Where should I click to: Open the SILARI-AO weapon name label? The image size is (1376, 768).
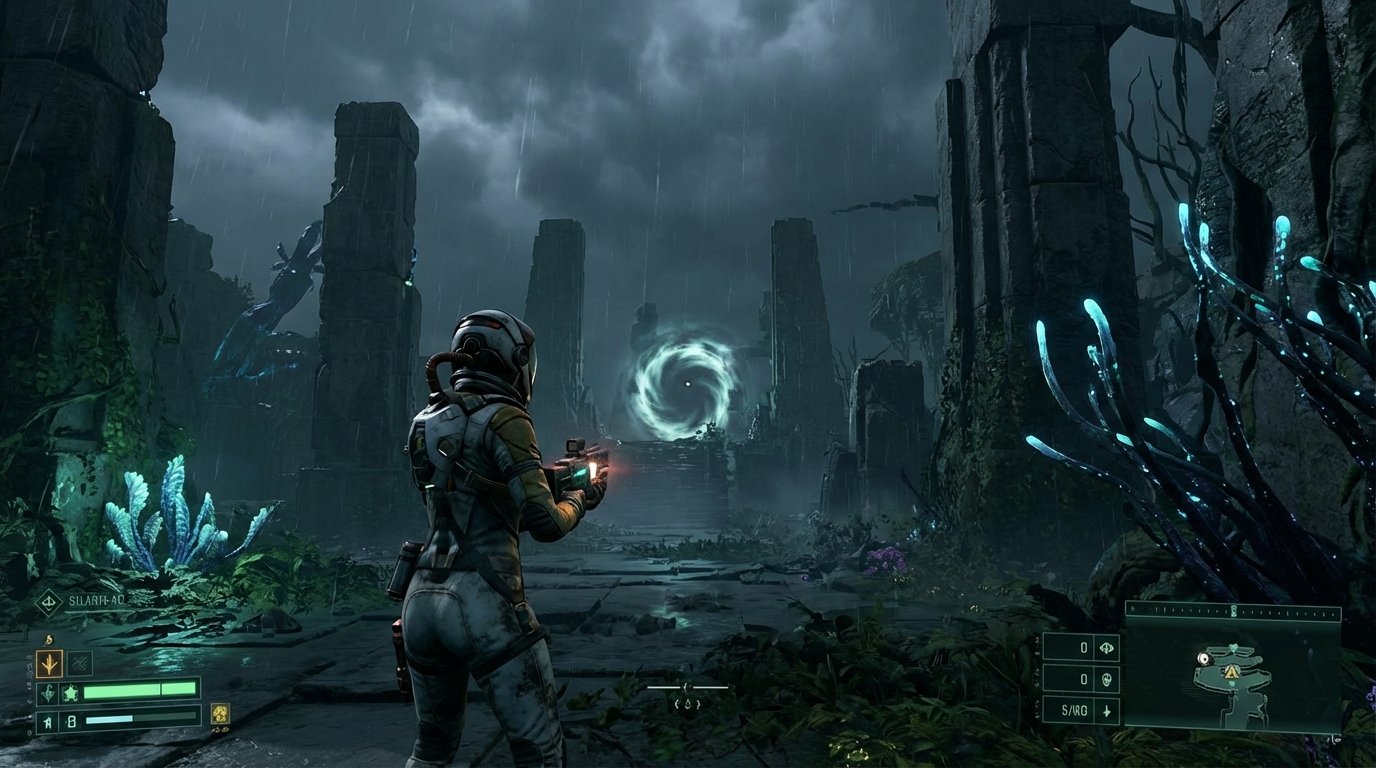95,600
